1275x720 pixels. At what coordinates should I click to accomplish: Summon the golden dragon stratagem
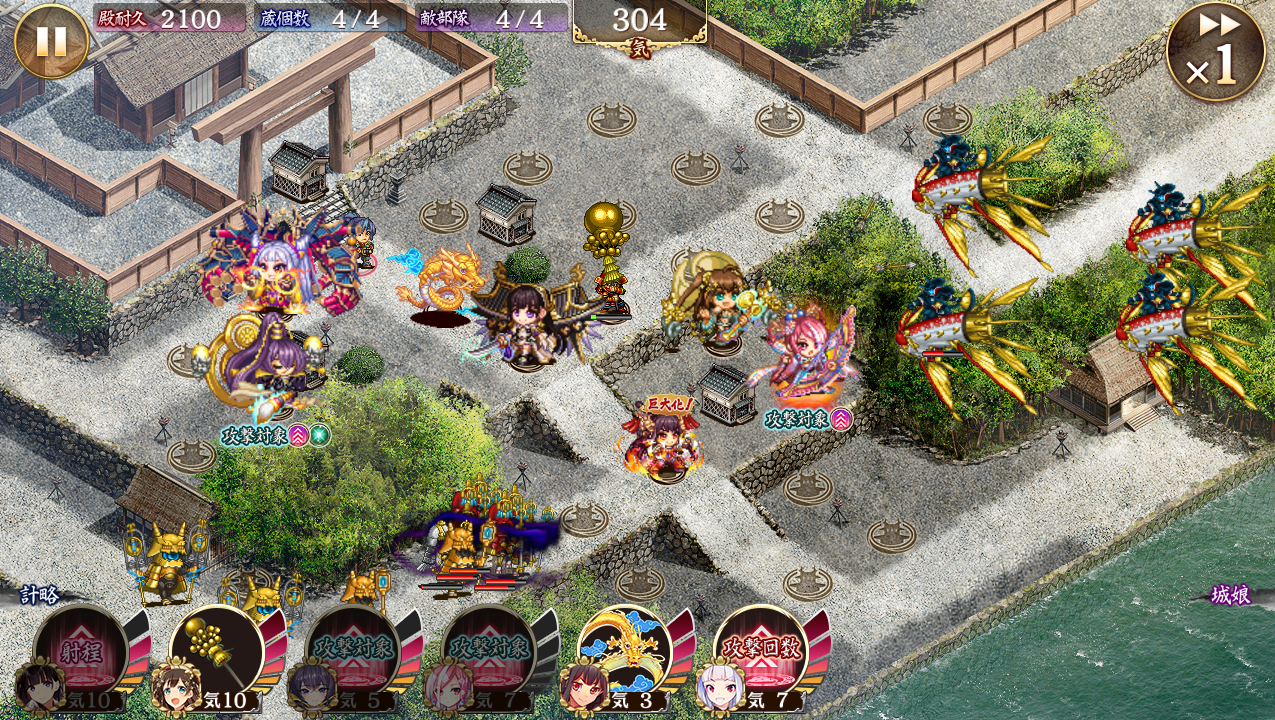pos(624,653)
